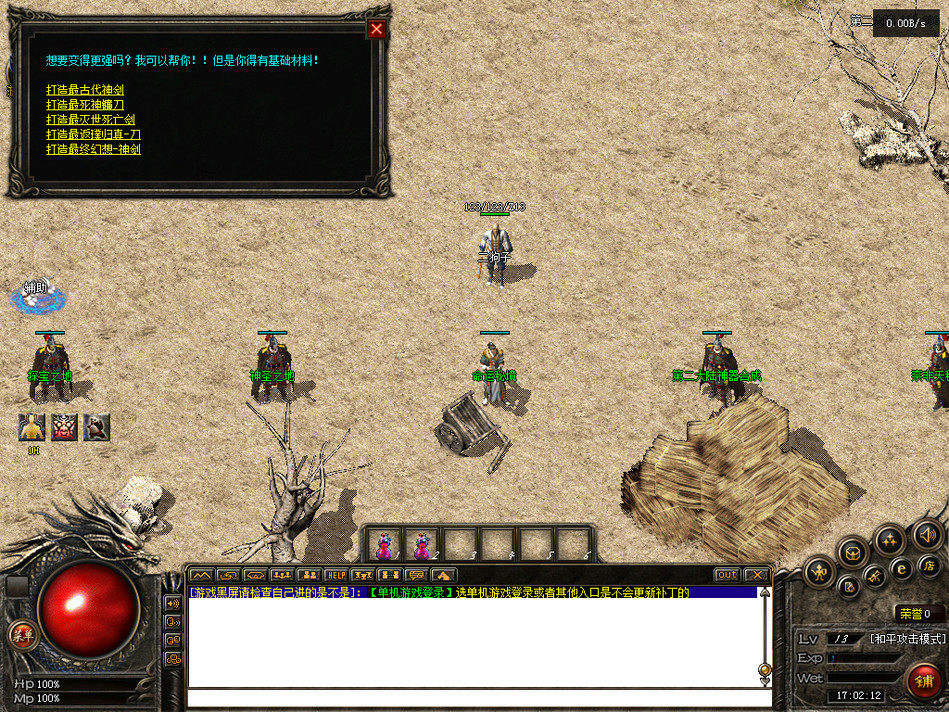This screenshot has width=949, height=712.
Task: Click the 'out' button on chat bar
Action: coord(727,575)
